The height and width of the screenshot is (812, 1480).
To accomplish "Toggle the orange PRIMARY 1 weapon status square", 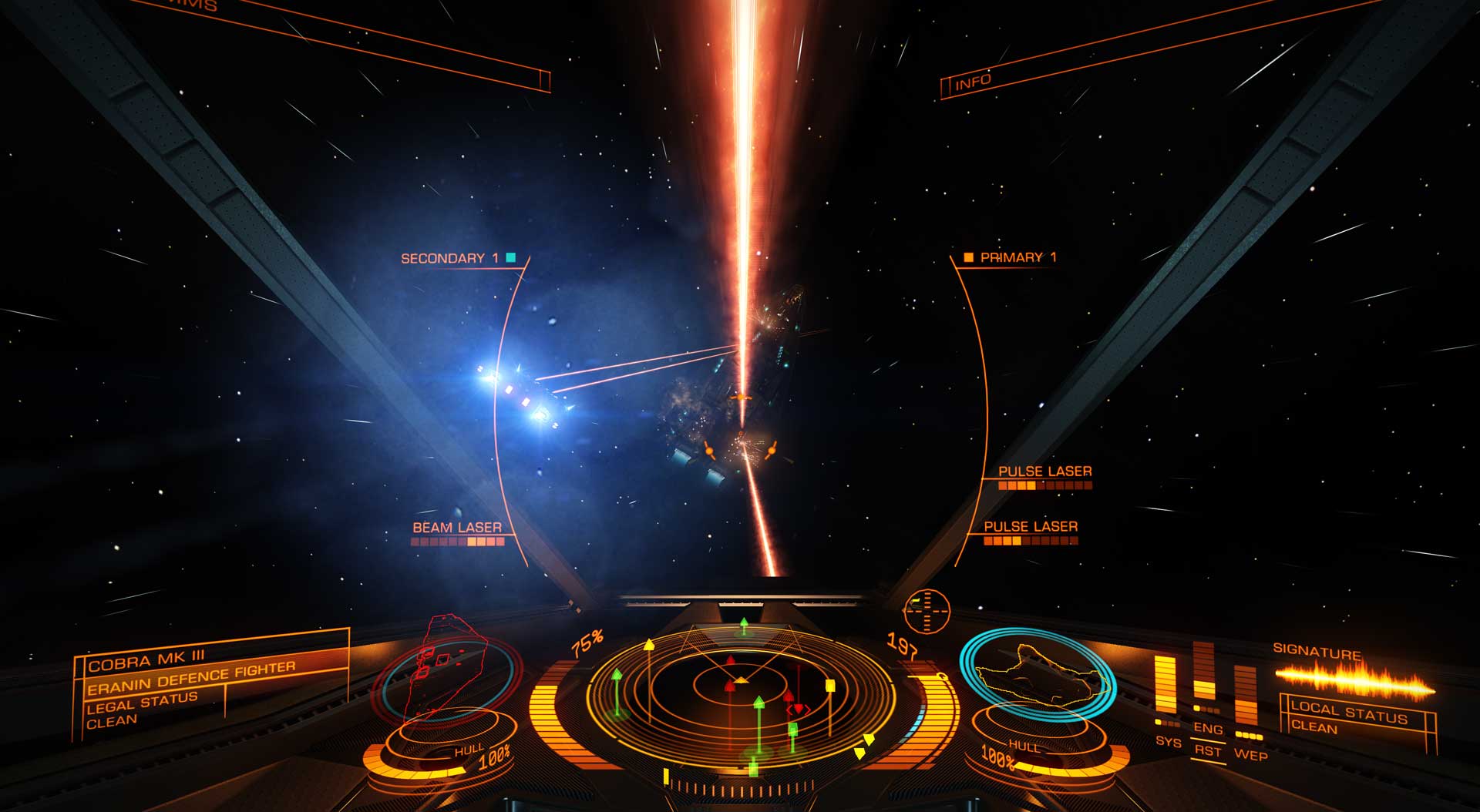I will (x=968, y=256).
